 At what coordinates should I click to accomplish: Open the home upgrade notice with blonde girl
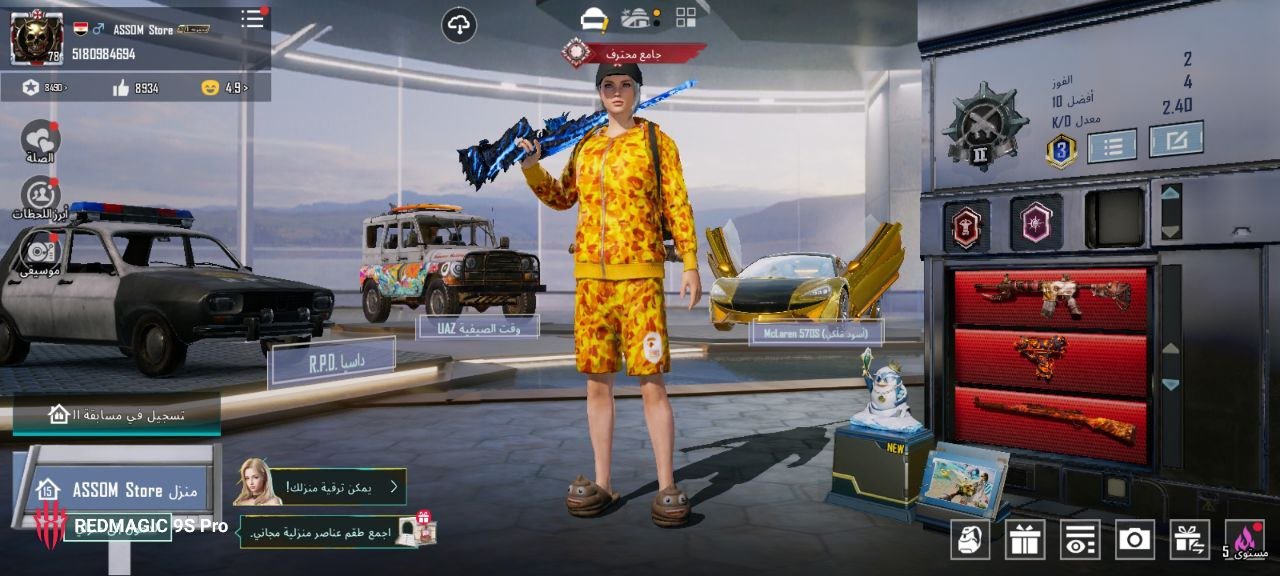click(320, 486)
